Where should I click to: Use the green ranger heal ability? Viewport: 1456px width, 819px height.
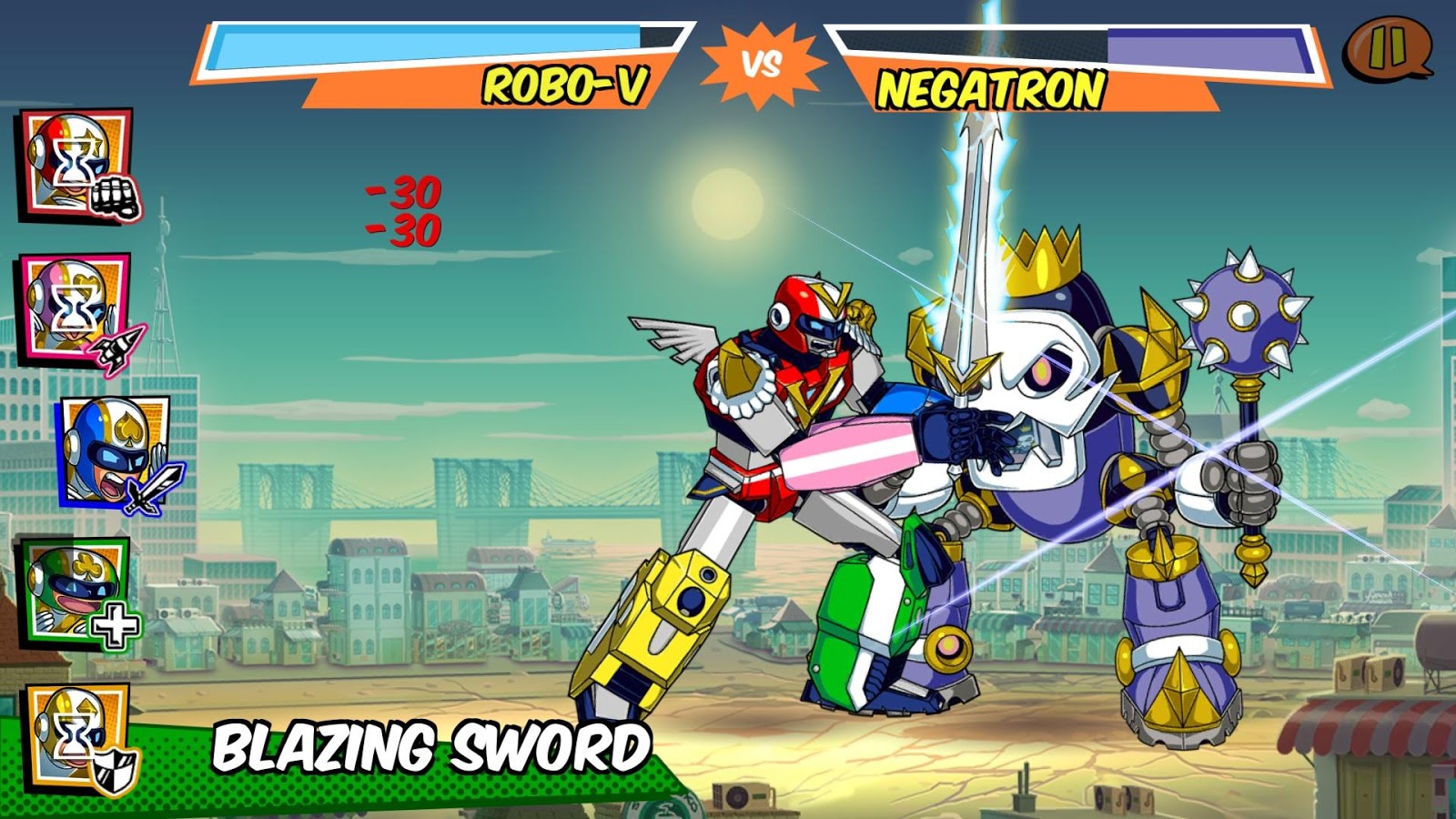click(x=76, y=591)
